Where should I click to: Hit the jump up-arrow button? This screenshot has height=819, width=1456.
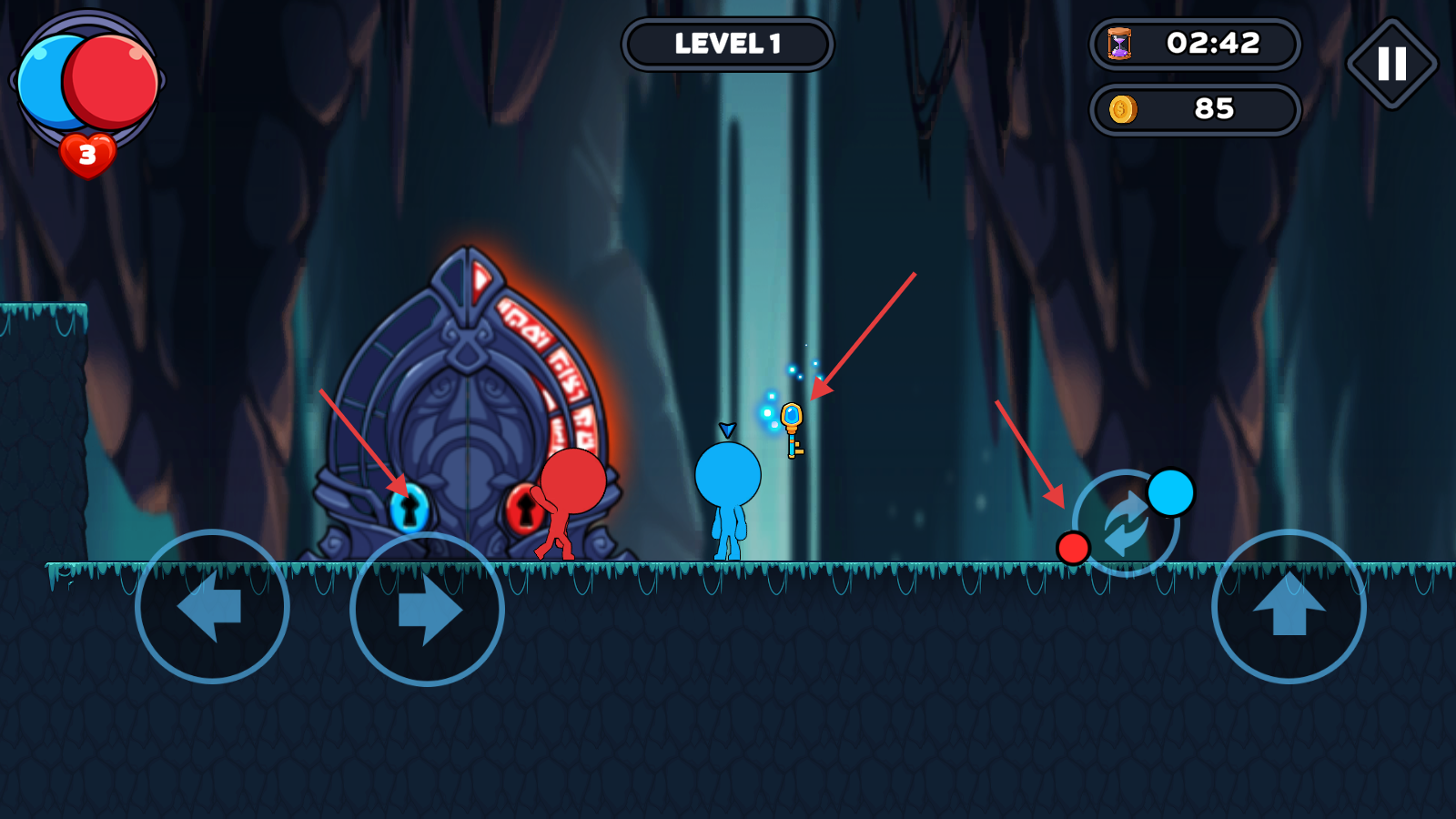(x=1289, y=607)
